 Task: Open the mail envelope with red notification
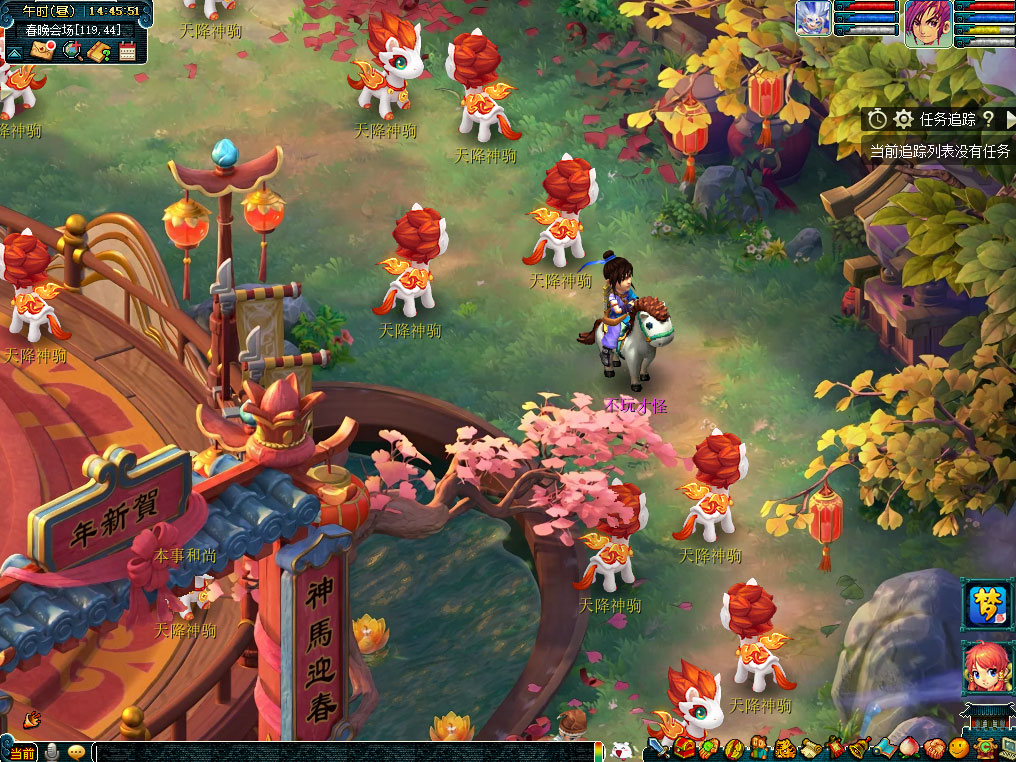42,50
